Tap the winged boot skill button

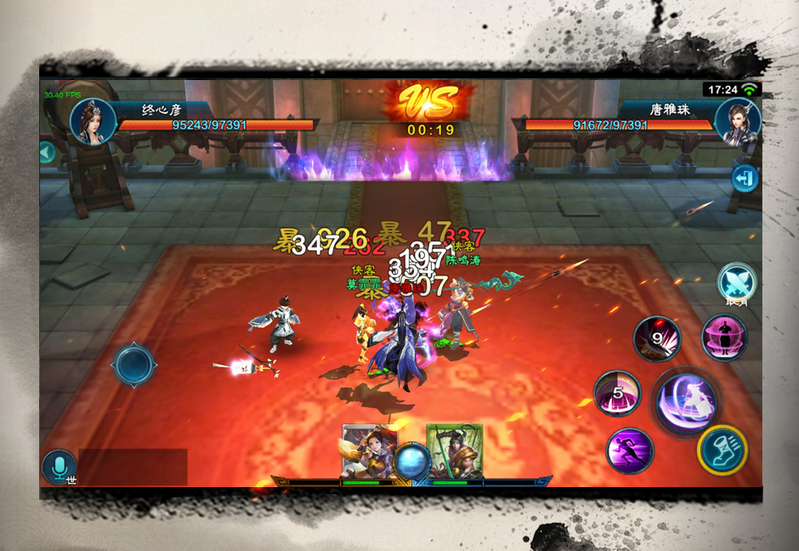click(722, 450)
